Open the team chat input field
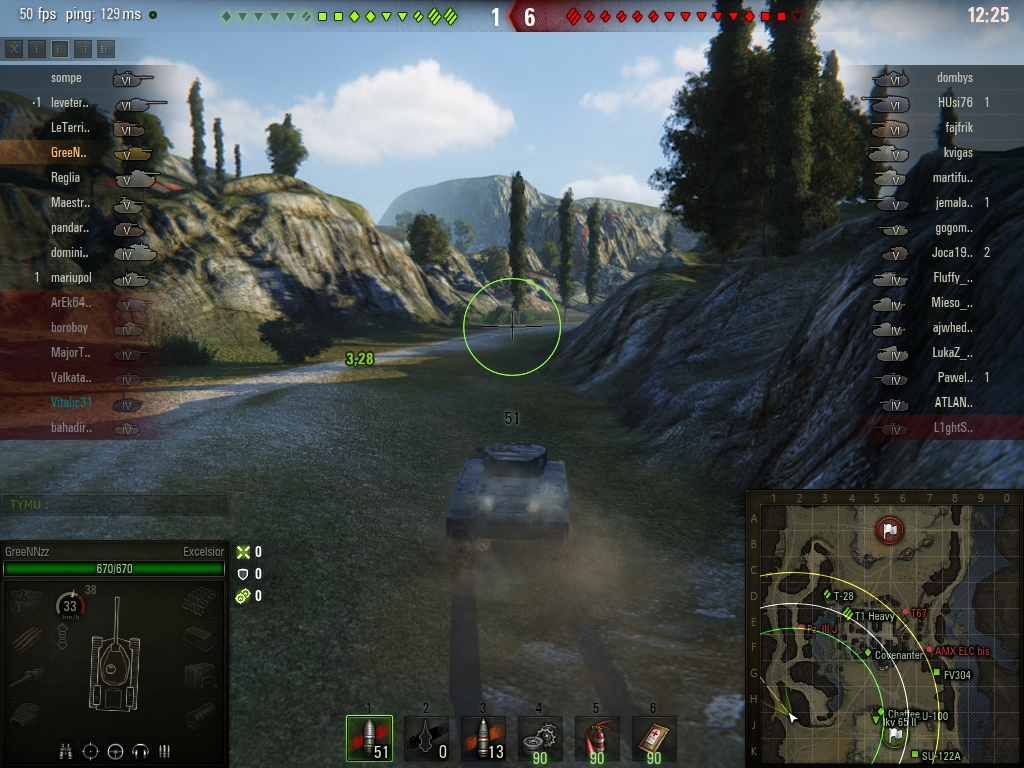Screen dimensions: 1024x768 [115, 505]
